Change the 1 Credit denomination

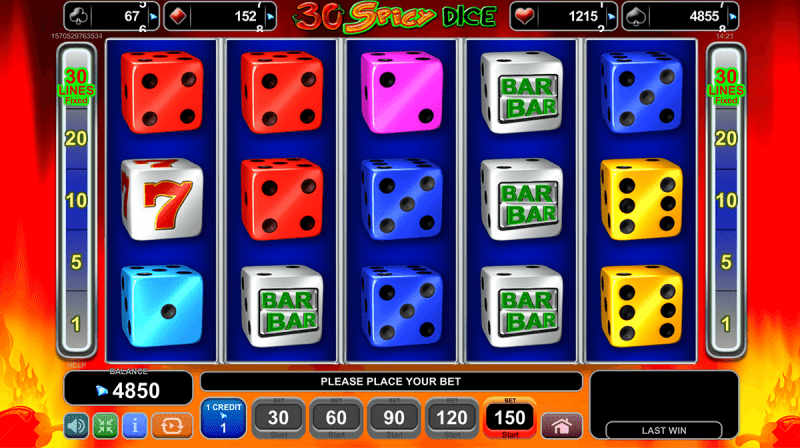point(222,417)
